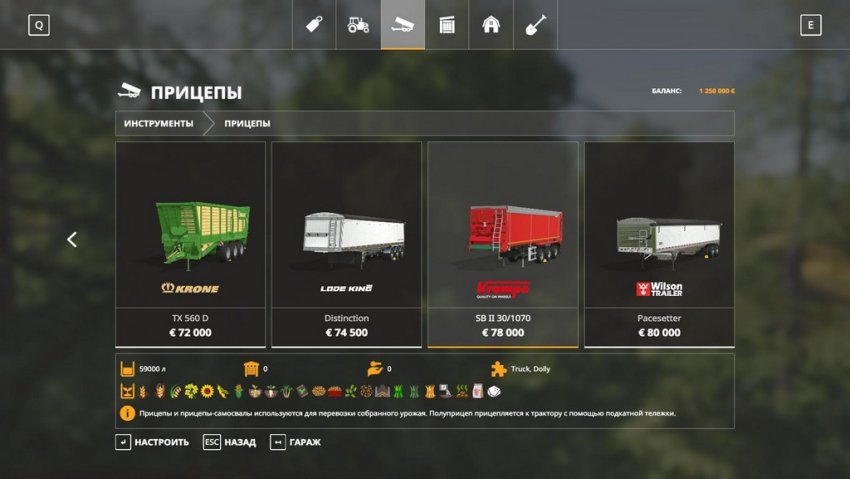Switch to the barn placeables tab
Image resolution: width=850 pixels, height=479 pixels.
491,25
